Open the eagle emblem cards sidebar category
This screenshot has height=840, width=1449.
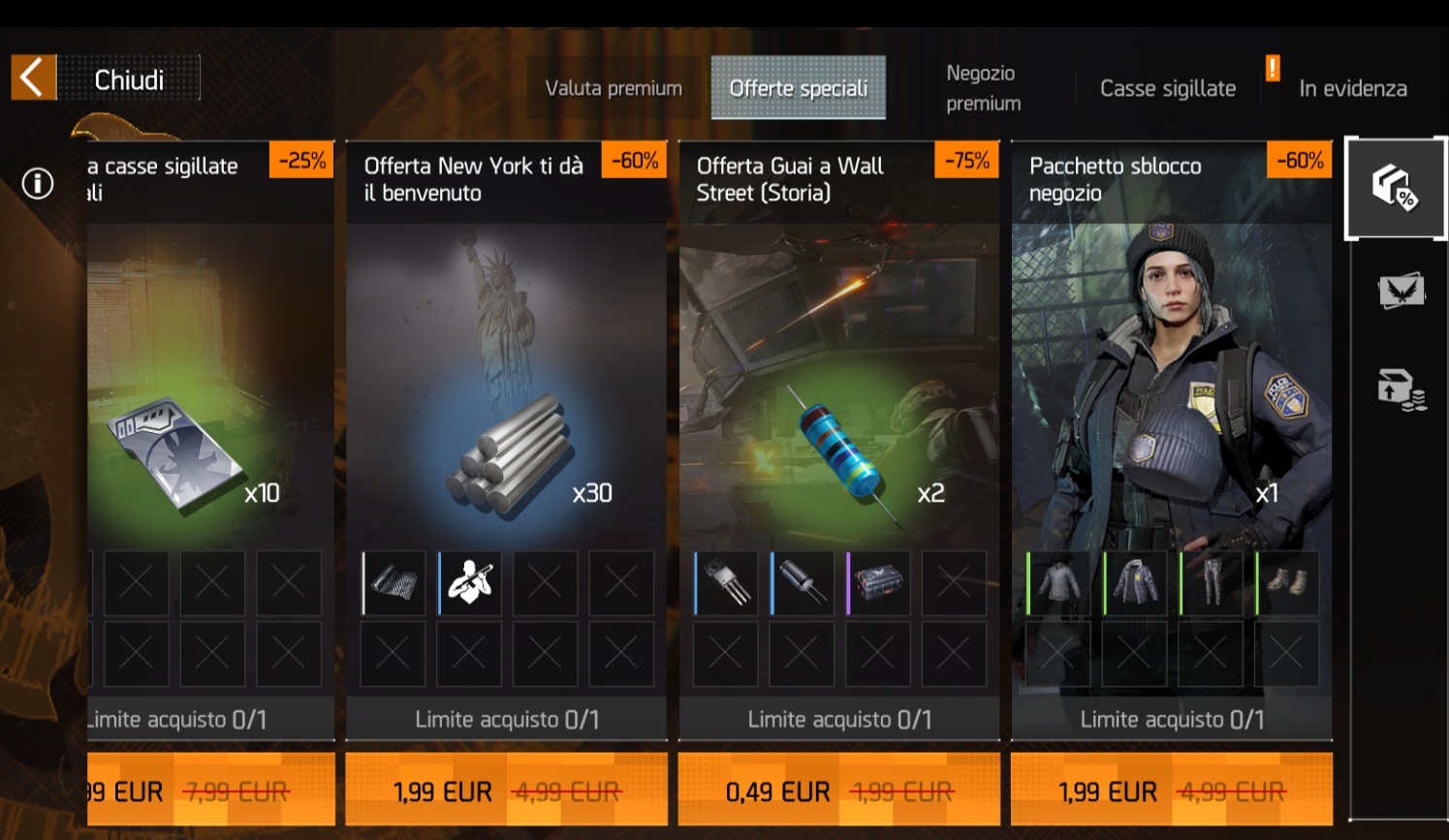point(1401,290)
